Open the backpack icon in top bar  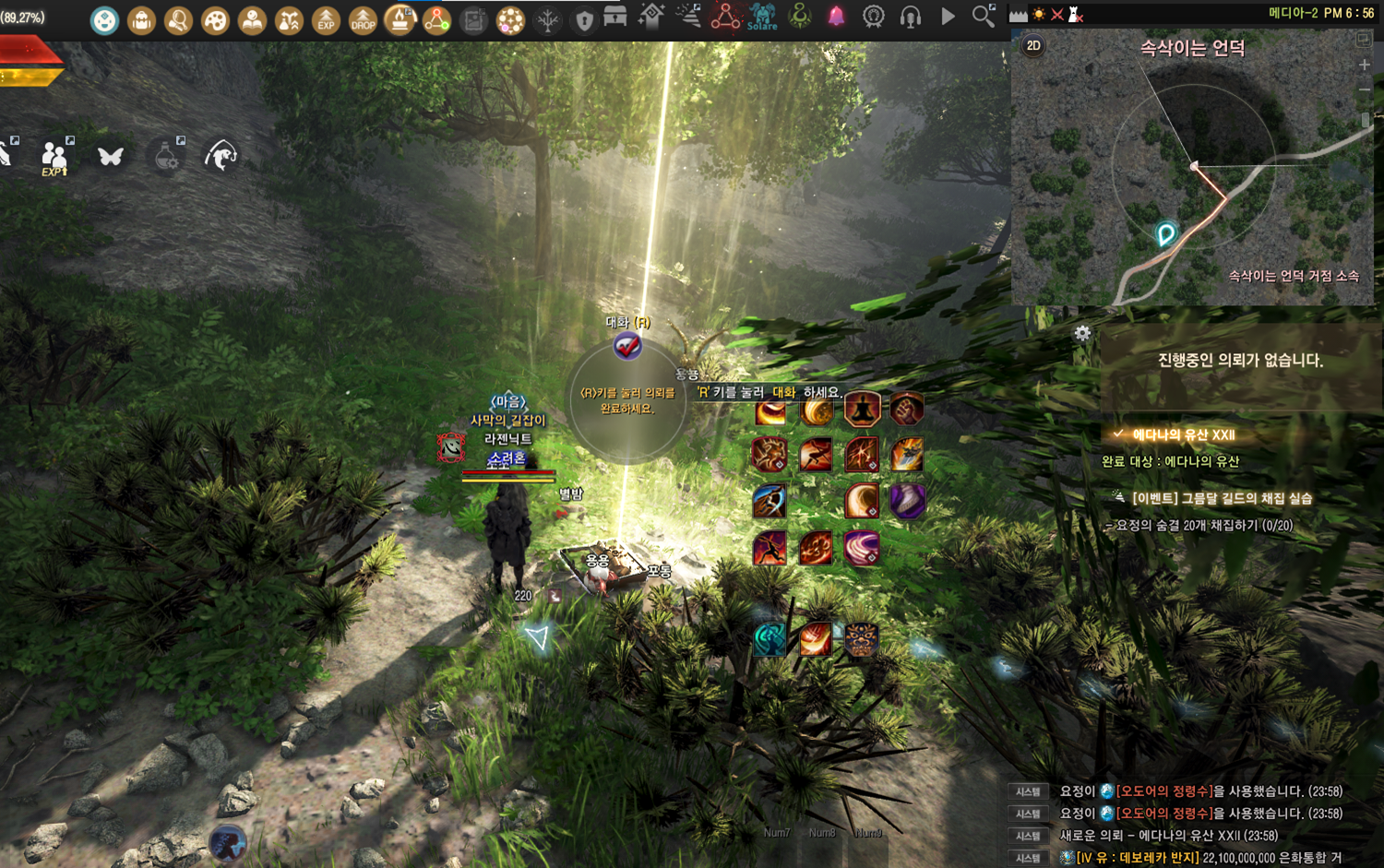tap(141, 19)
